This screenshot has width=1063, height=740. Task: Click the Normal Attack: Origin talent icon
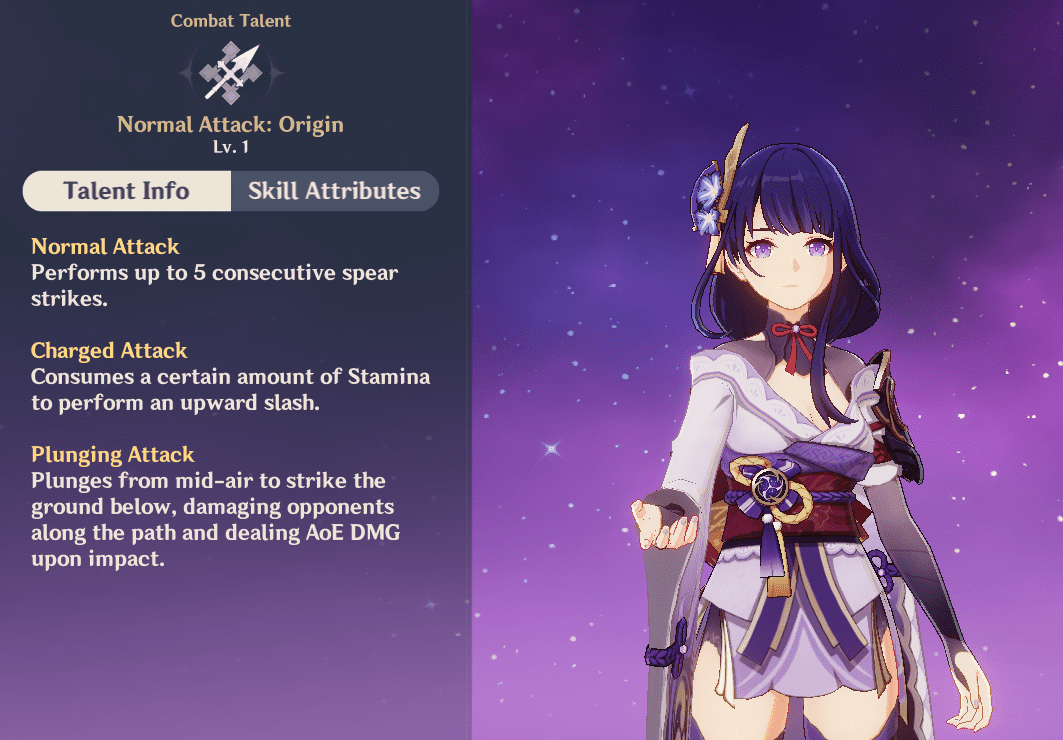[x=230, y=72]
